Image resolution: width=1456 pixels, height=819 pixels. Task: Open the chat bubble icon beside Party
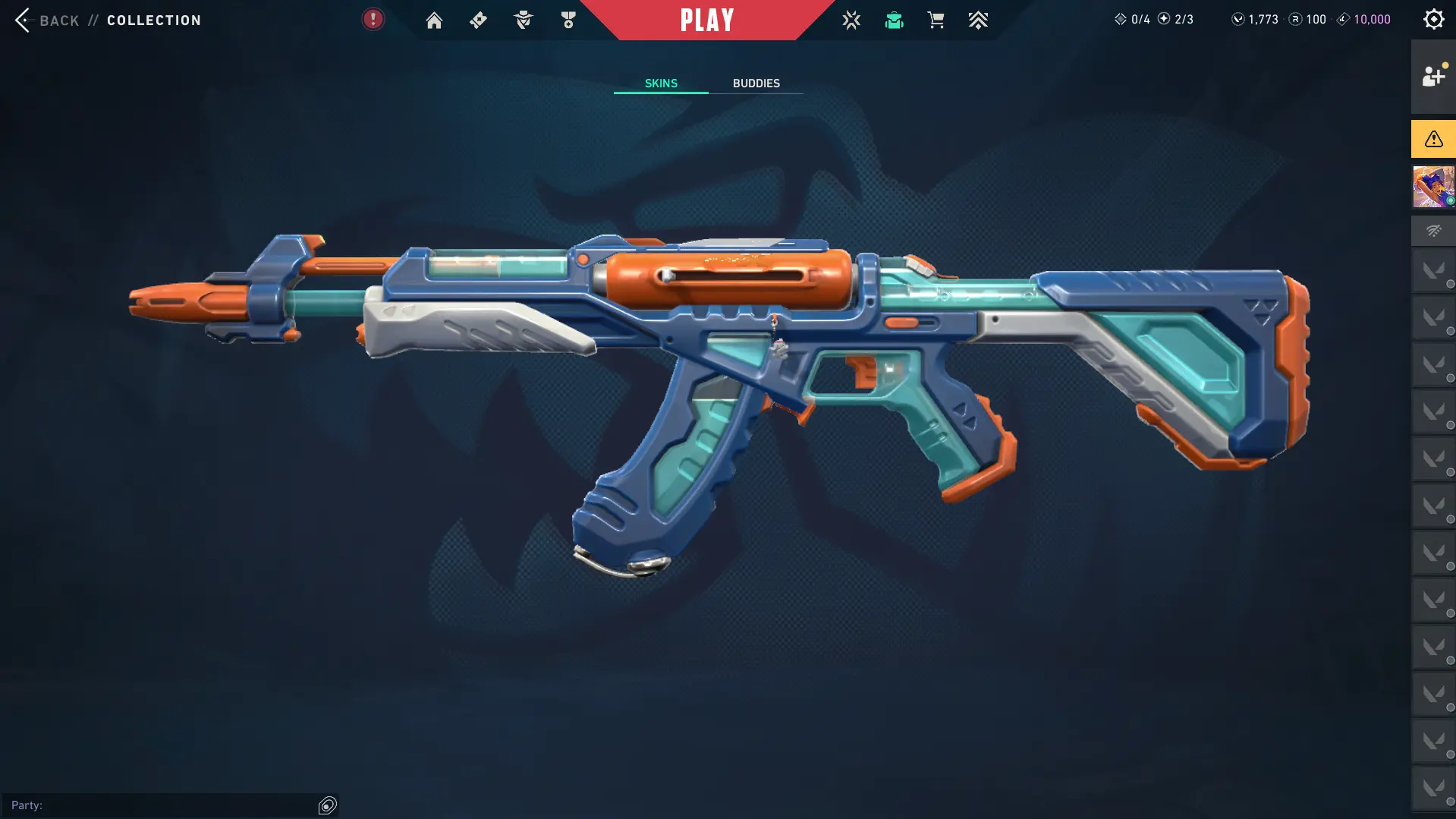point(328,805)
